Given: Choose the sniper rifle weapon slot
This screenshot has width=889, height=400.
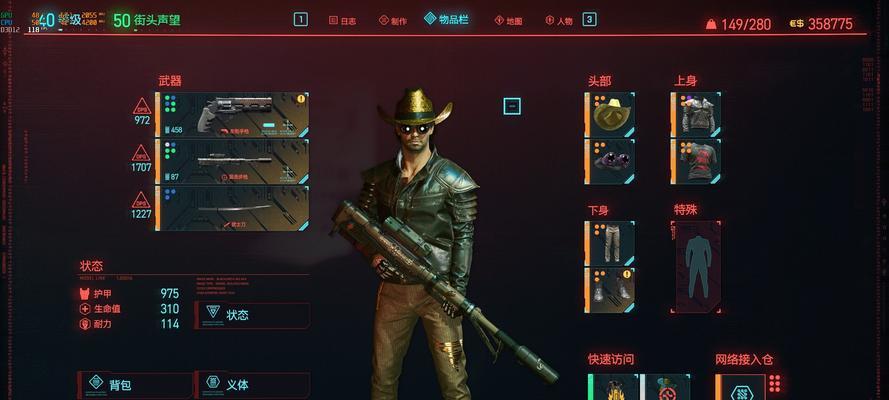Looking at the screenshot, I should coord(232,161).
